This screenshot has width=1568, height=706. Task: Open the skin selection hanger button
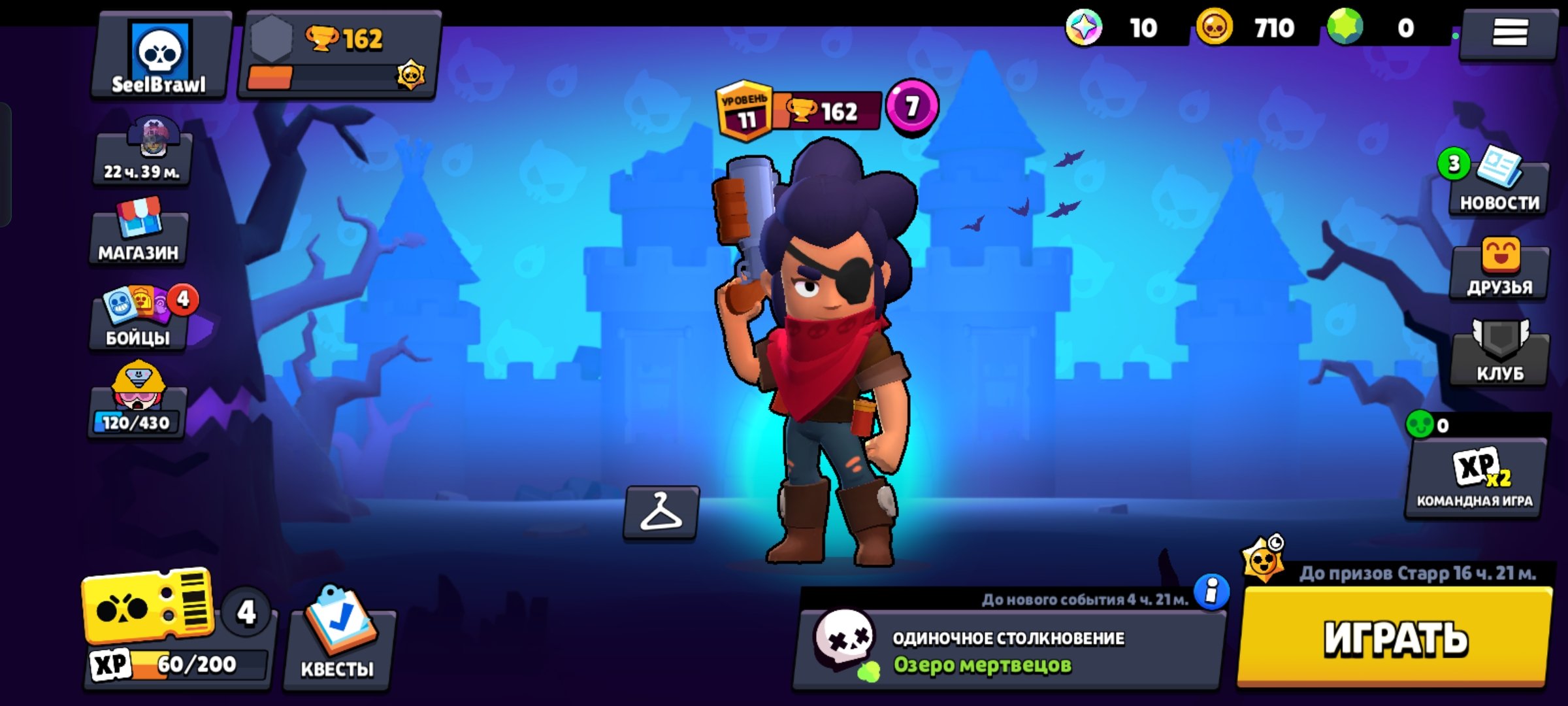click(661, 513)
